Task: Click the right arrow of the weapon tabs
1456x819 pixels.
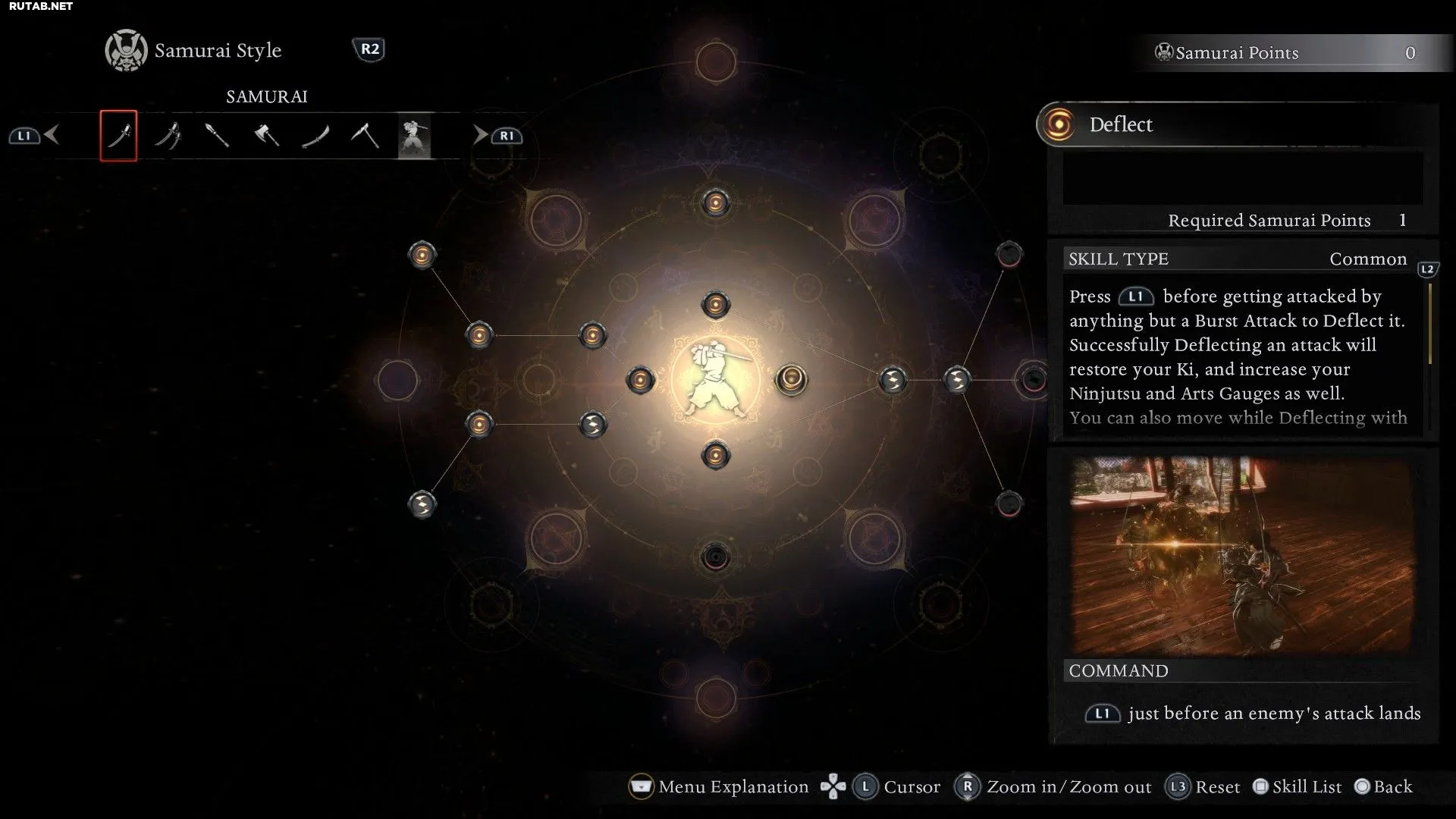Action: (480, 135)
